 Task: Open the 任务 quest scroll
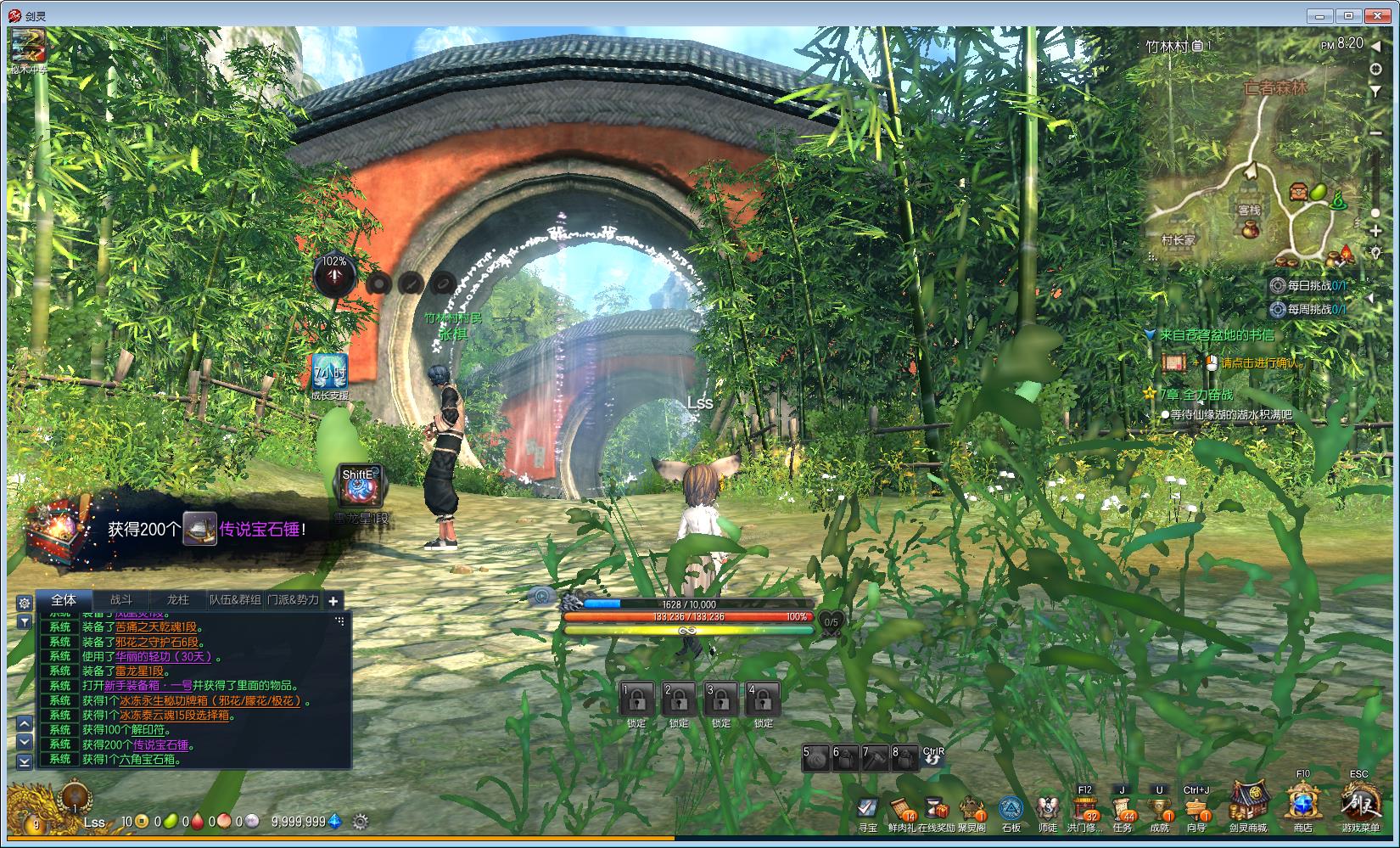click(1122, 808)
